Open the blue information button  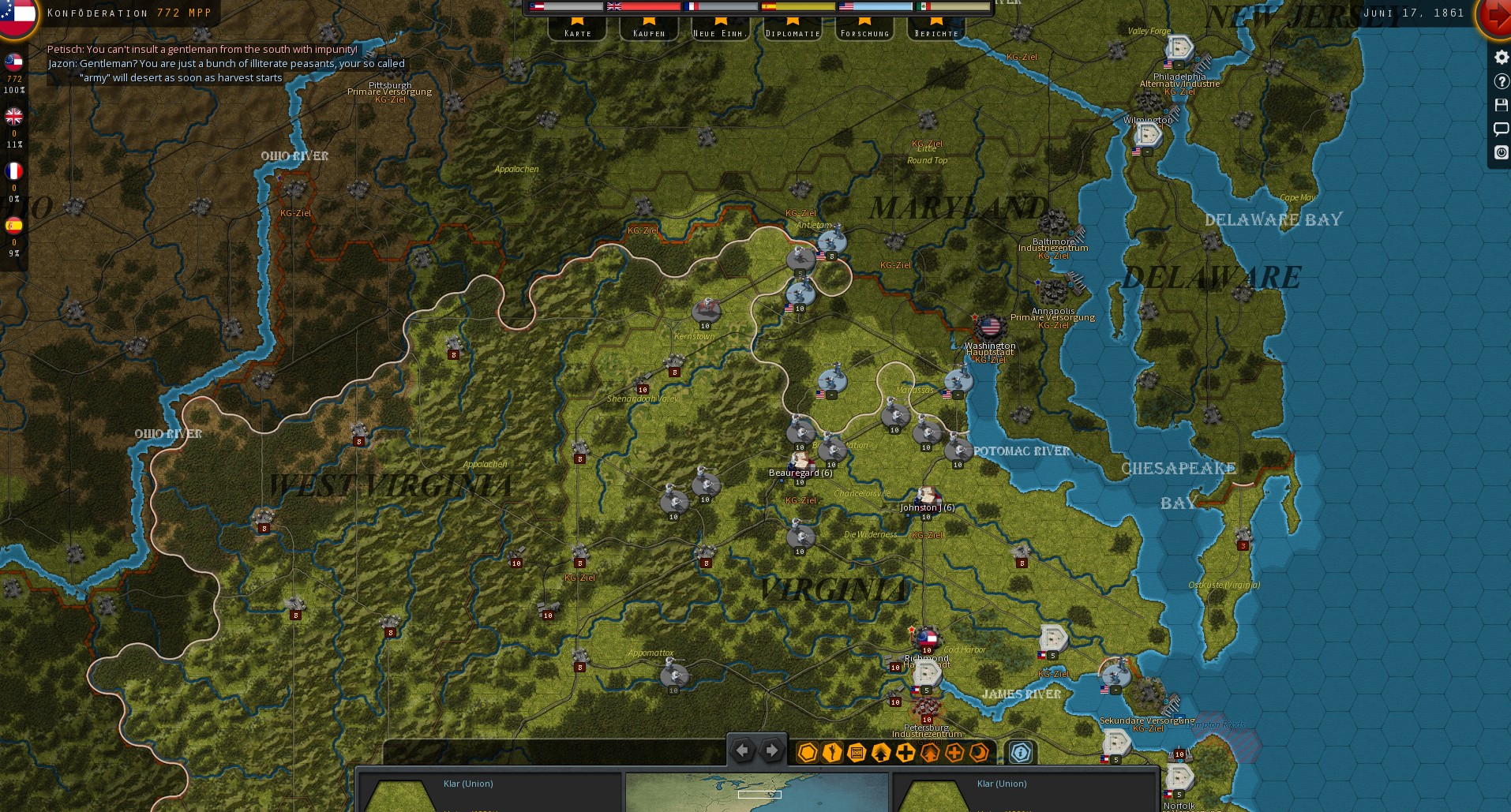click(1020, 753)
